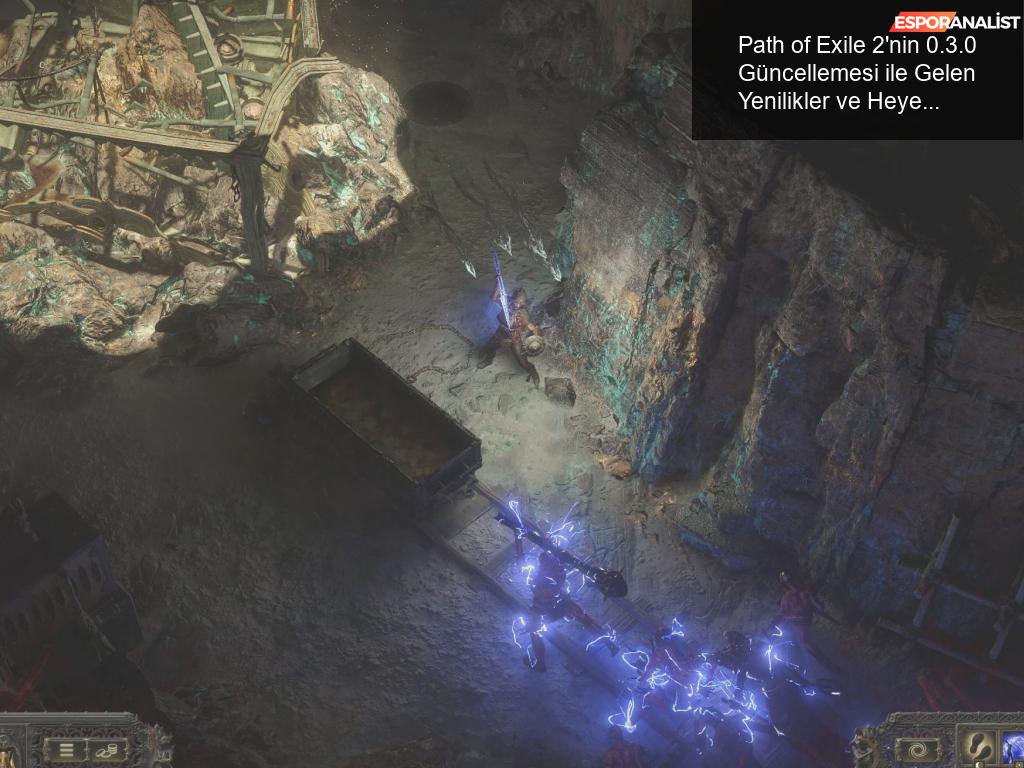Activate the blue lightning skill icon
Screen dimensions: 1024x768
[1013, 748]
